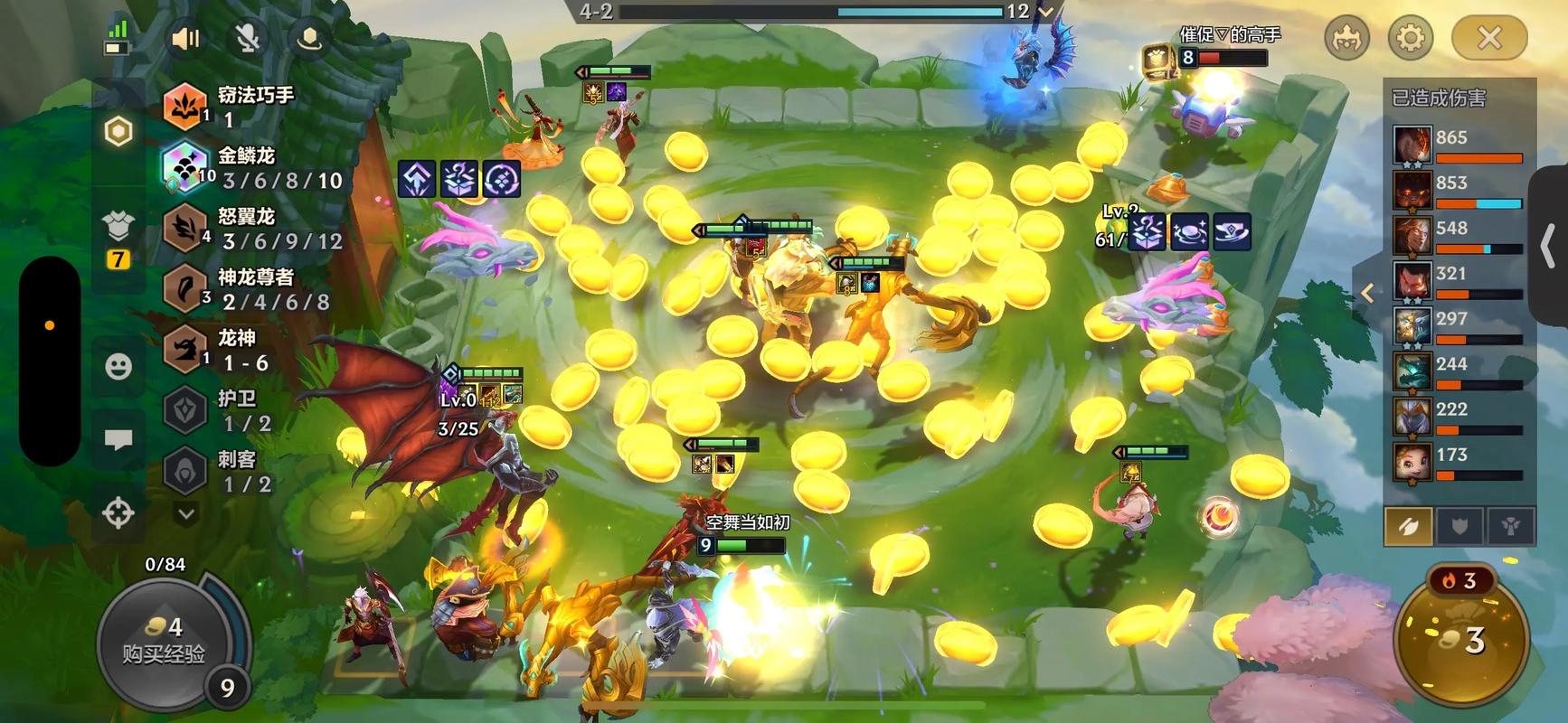Open the emoji emote button
Viewport: 1568px width, 723px height.
click(x=118, y=366)
